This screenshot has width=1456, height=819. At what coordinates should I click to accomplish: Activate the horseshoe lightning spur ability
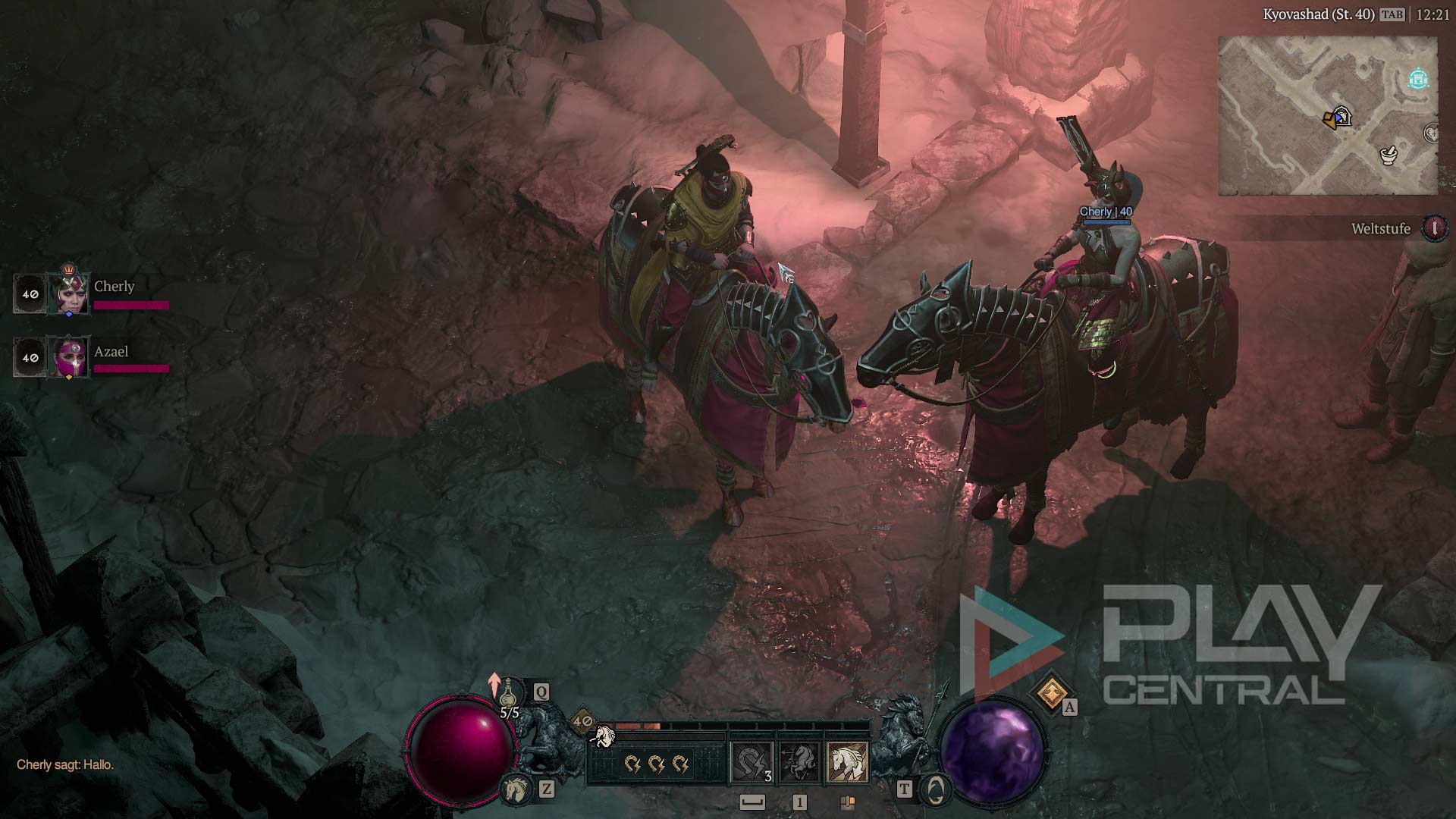tap(752, 761)
